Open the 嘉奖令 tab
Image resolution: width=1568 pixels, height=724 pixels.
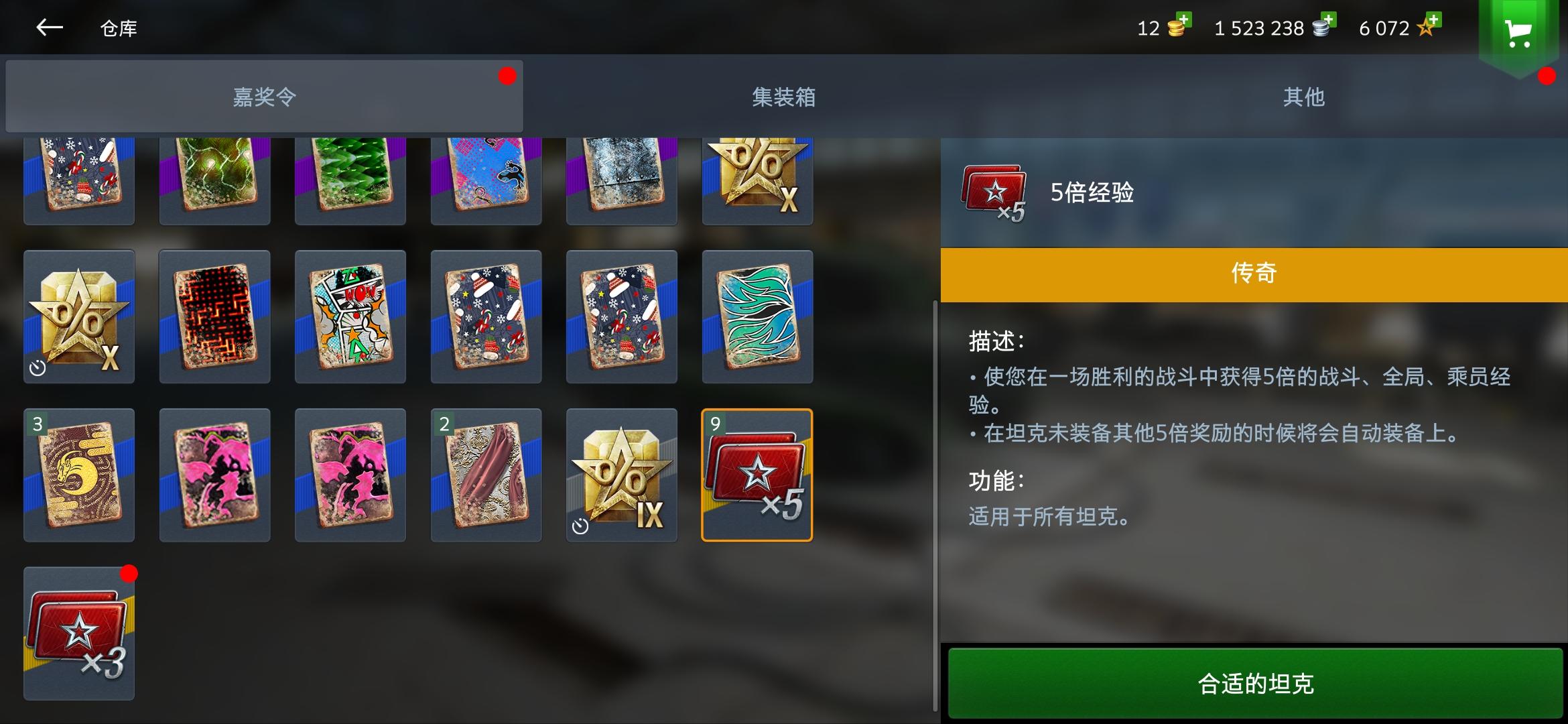[x=261, y=97]
